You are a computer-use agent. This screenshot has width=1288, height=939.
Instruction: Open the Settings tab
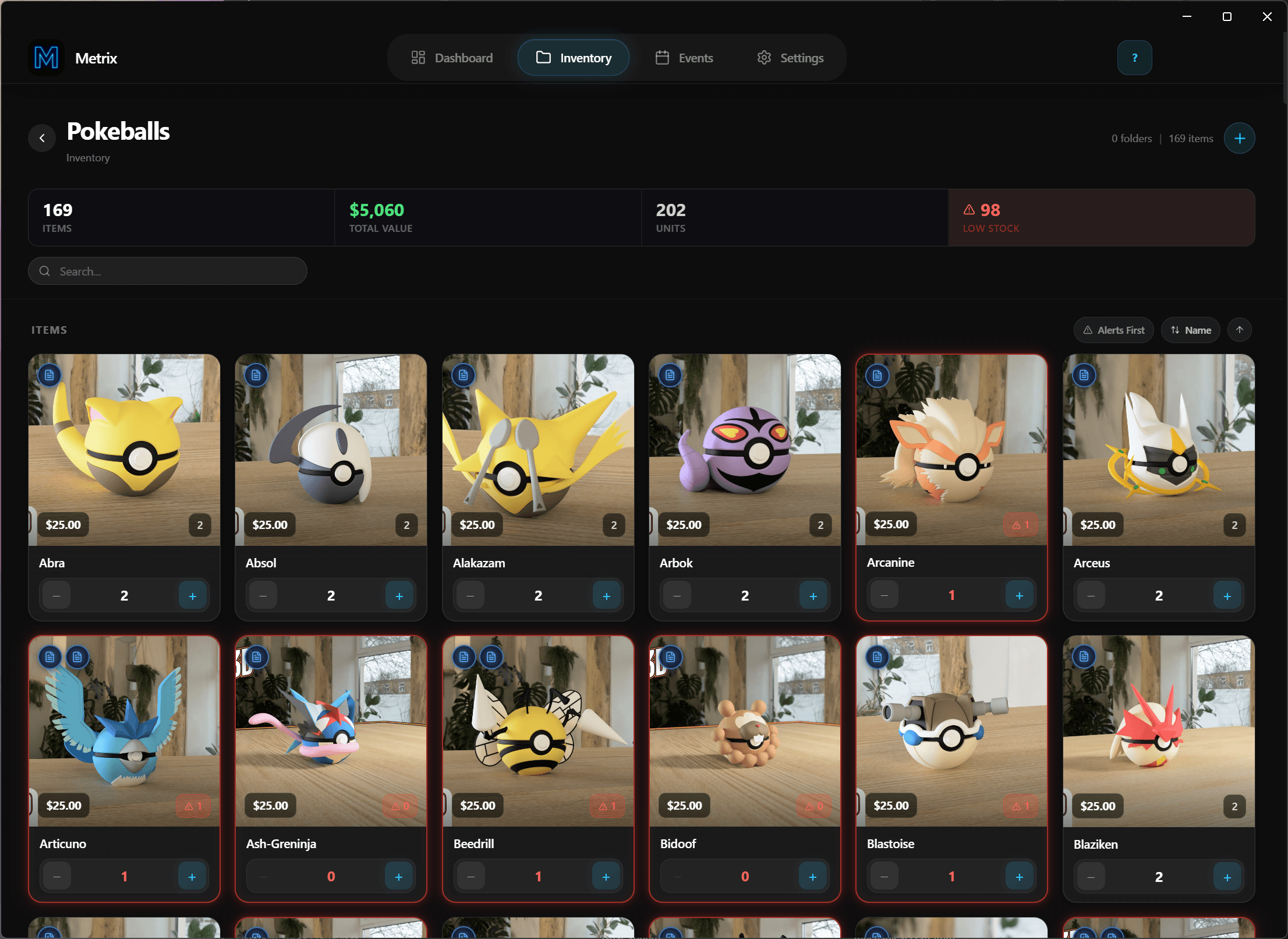pos(790,57)
